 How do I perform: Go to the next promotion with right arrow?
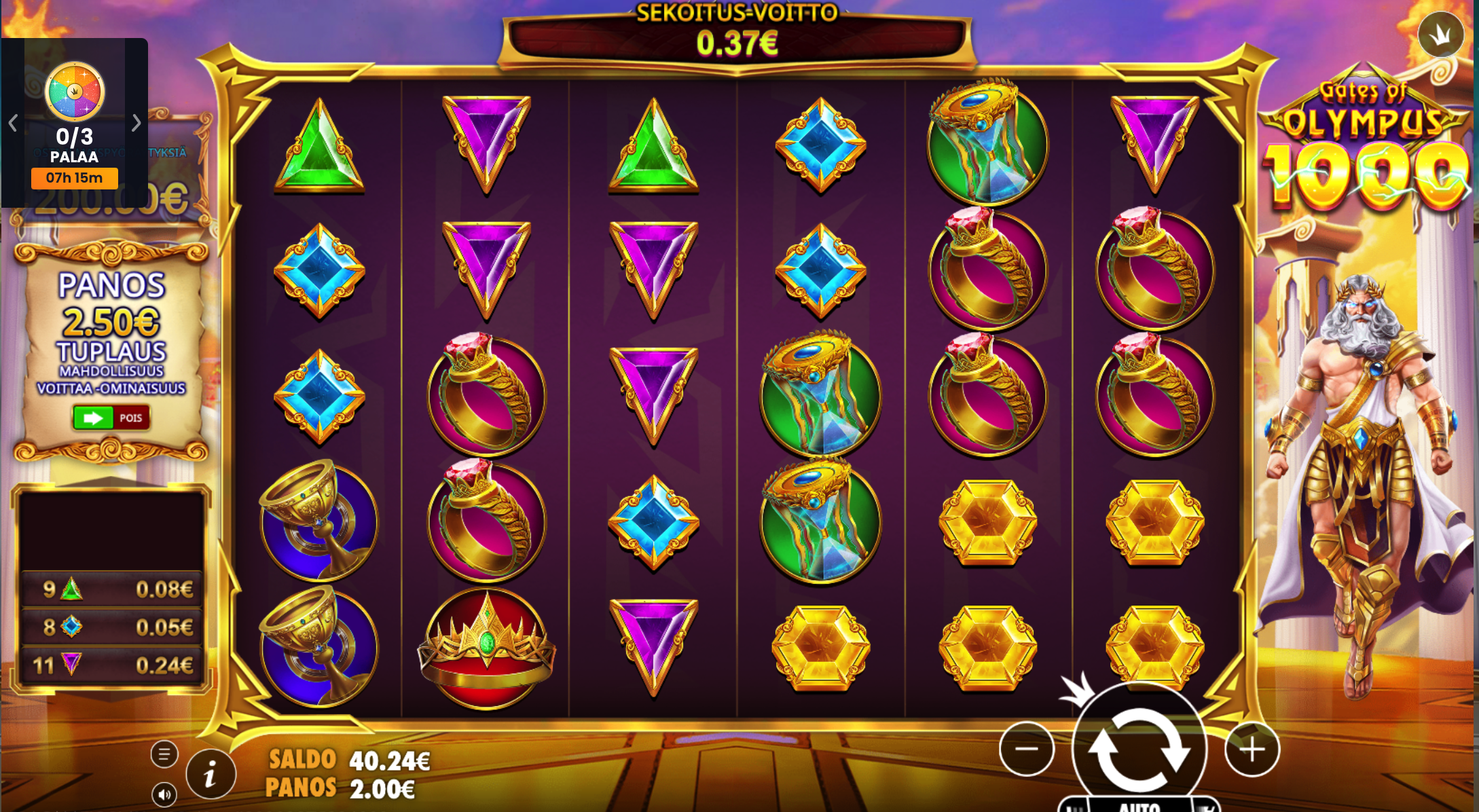point(136,123)
